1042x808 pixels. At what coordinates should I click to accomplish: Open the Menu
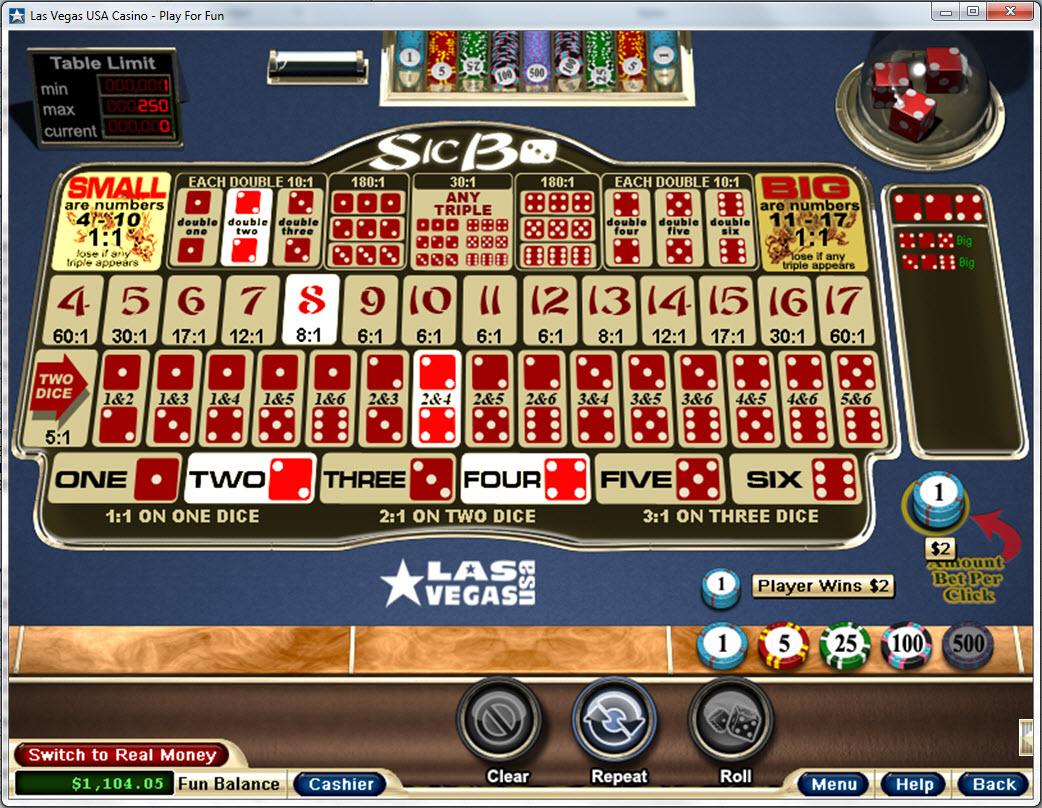(x=834, y=784)
